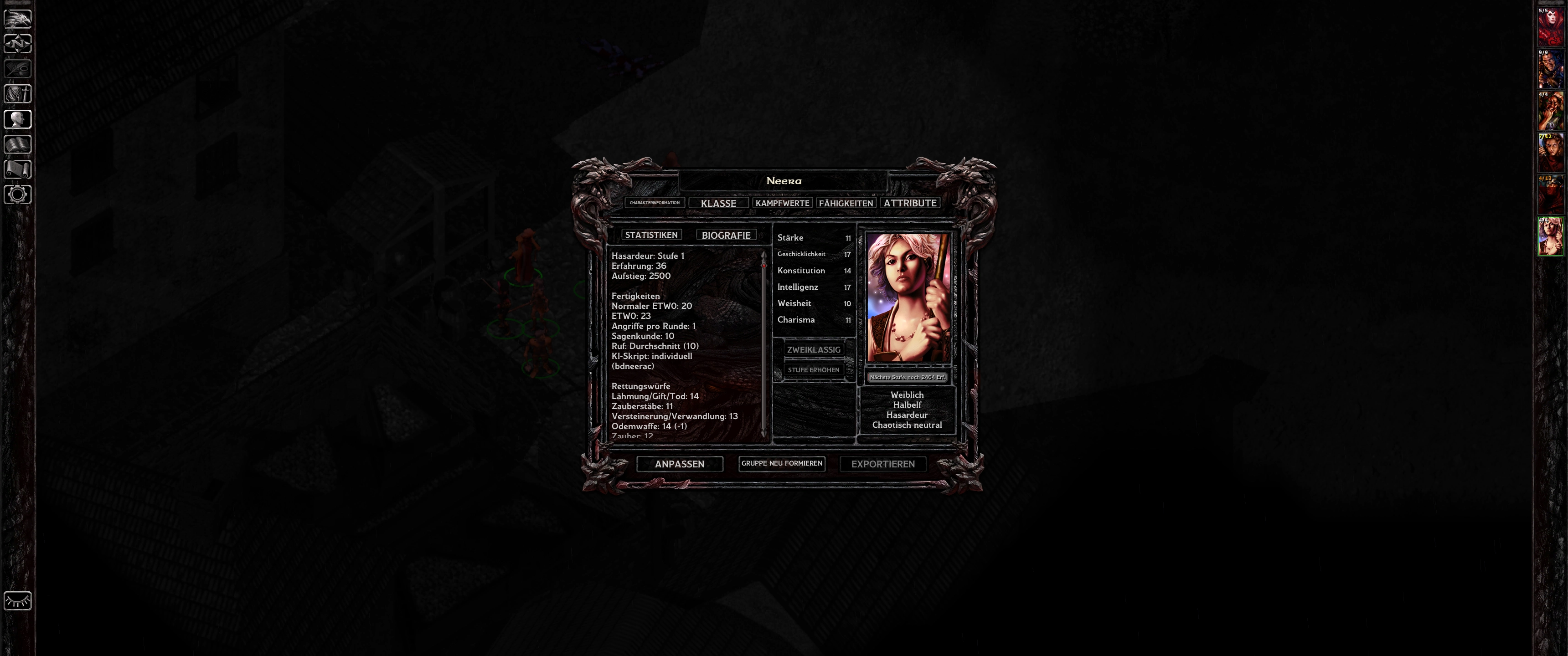The width and height of the screenshot is (1568, 656).
Task: Open the scroll icon in sidebar
Action: coord(18,169)
